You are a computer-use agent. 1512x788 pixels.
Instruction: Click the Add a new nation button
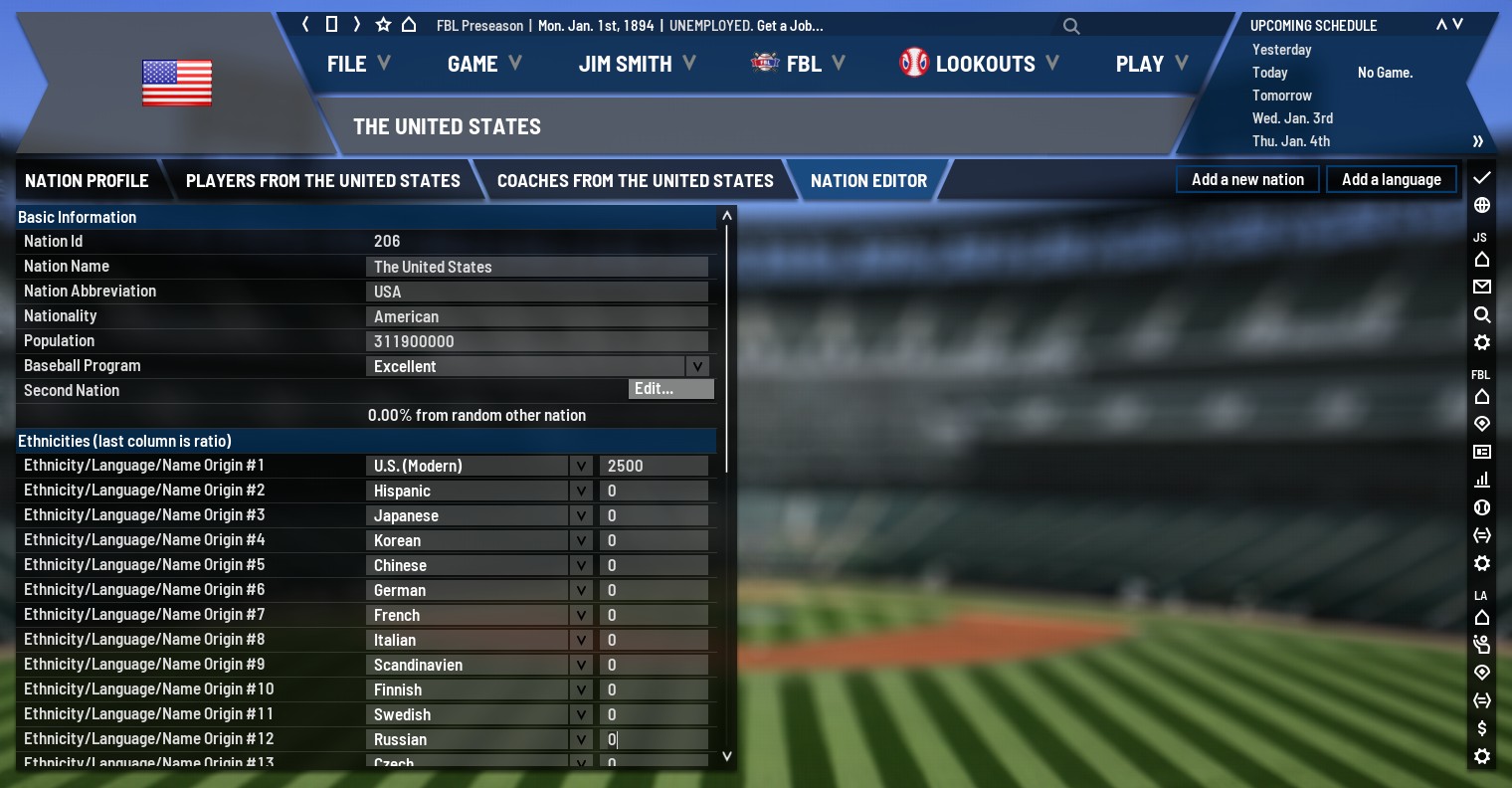1247,179
